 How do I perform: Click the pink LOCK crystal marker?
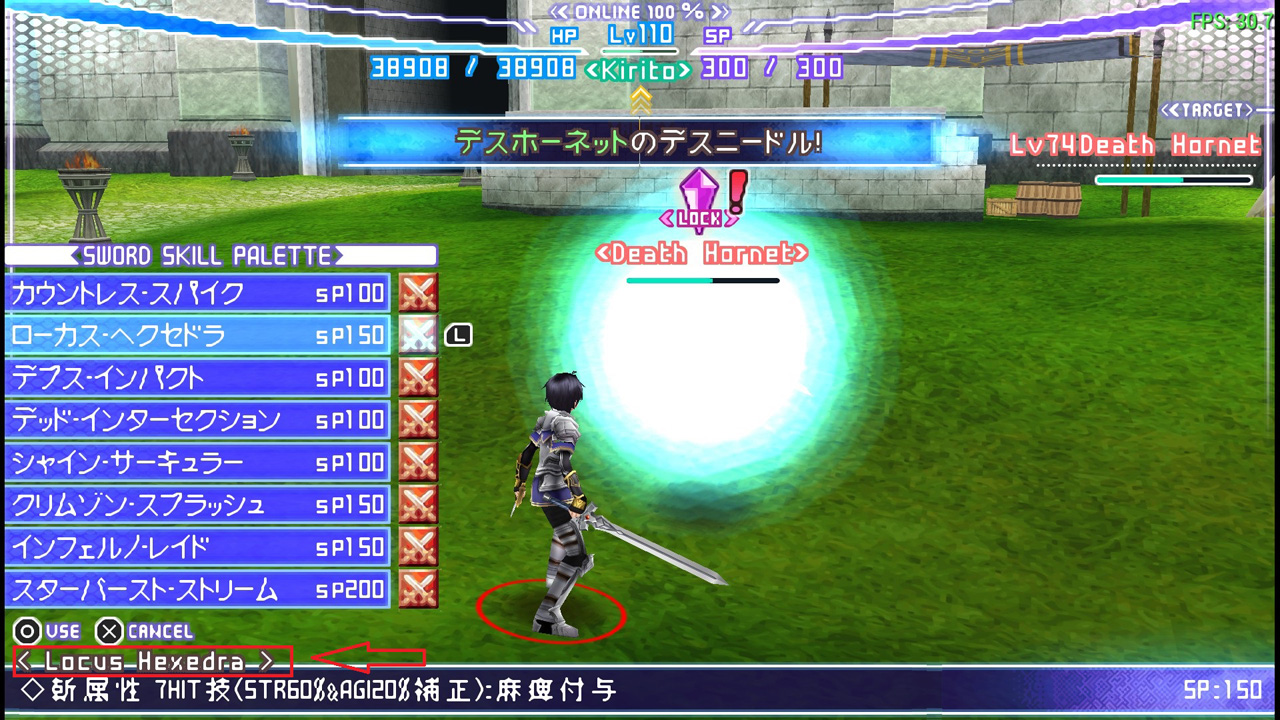pos(699,195)
